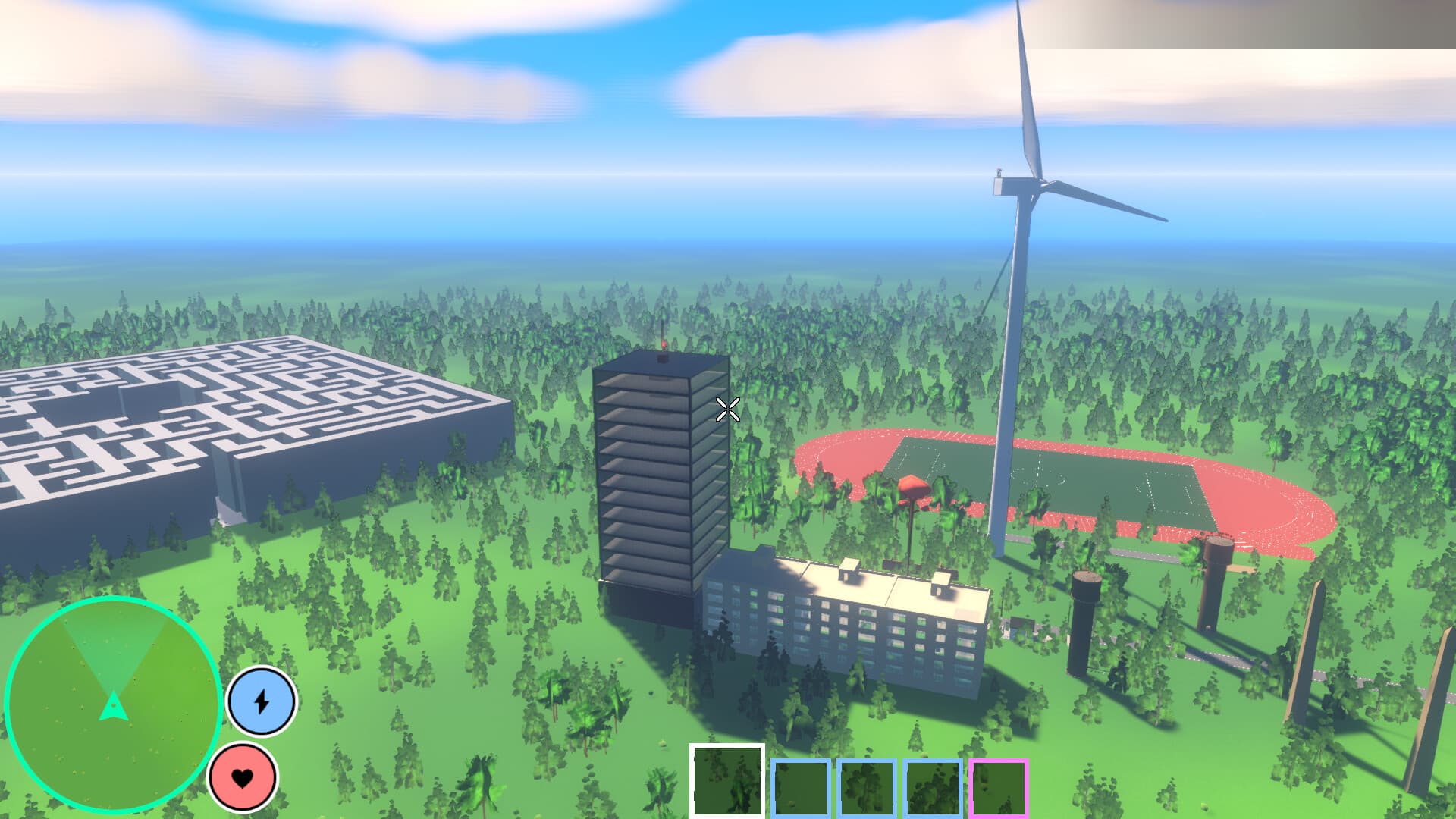The image size is (1456, 819).
Task: Click the black bolt inside the blue circle
Action: tap(261, 701)
